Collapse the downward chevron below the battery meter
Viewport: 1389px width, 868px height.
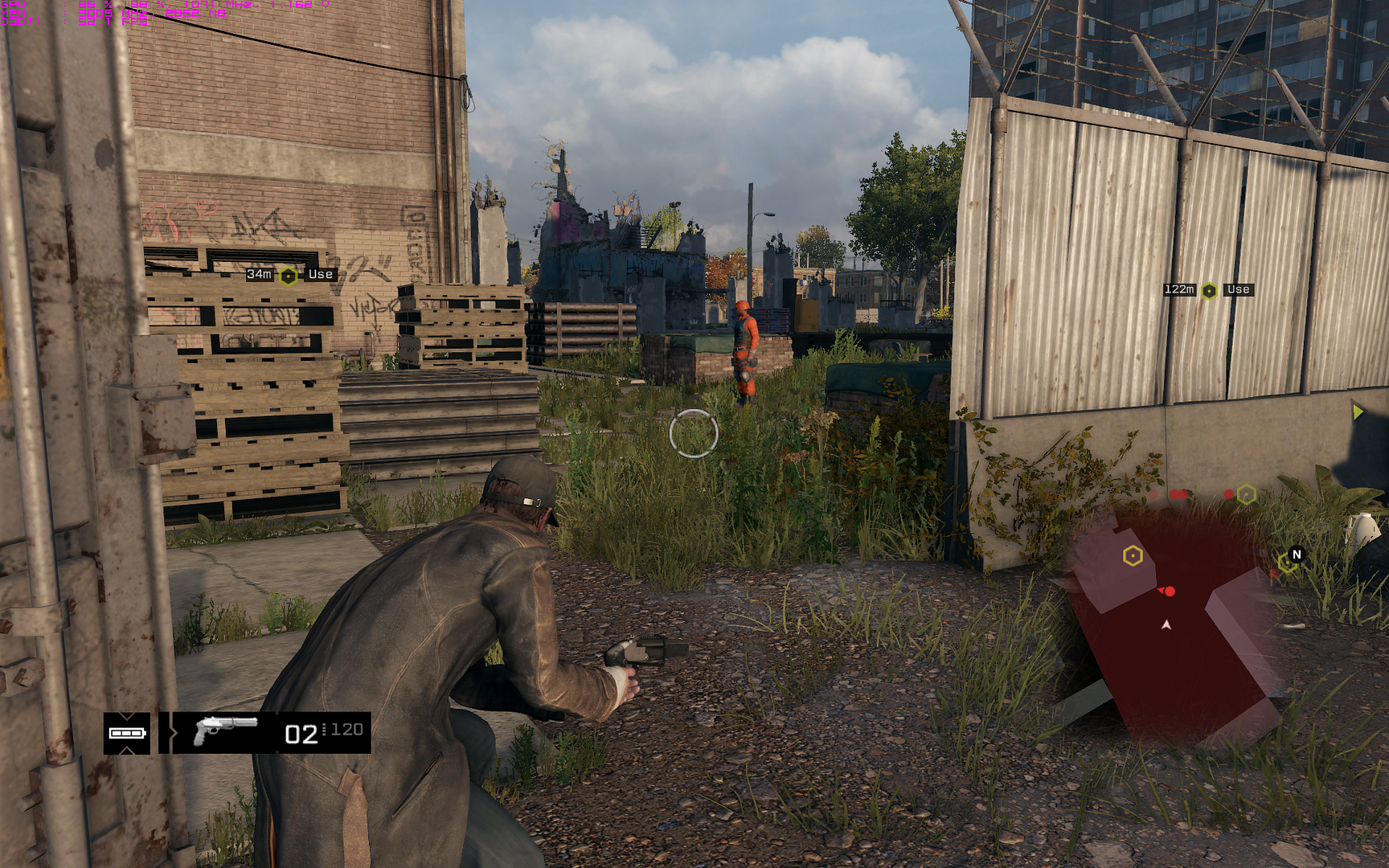tap(126, 751)
